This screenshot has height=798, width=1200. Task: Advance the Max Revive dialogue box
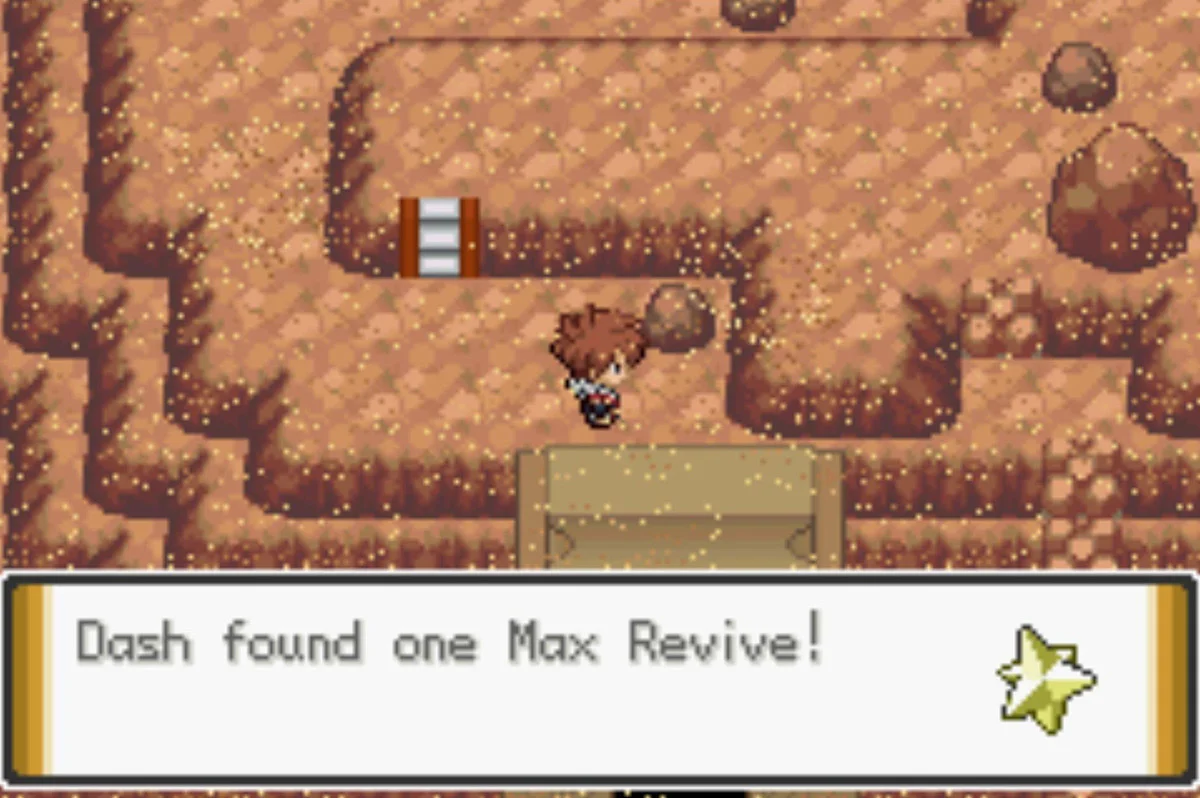(598, 677)
